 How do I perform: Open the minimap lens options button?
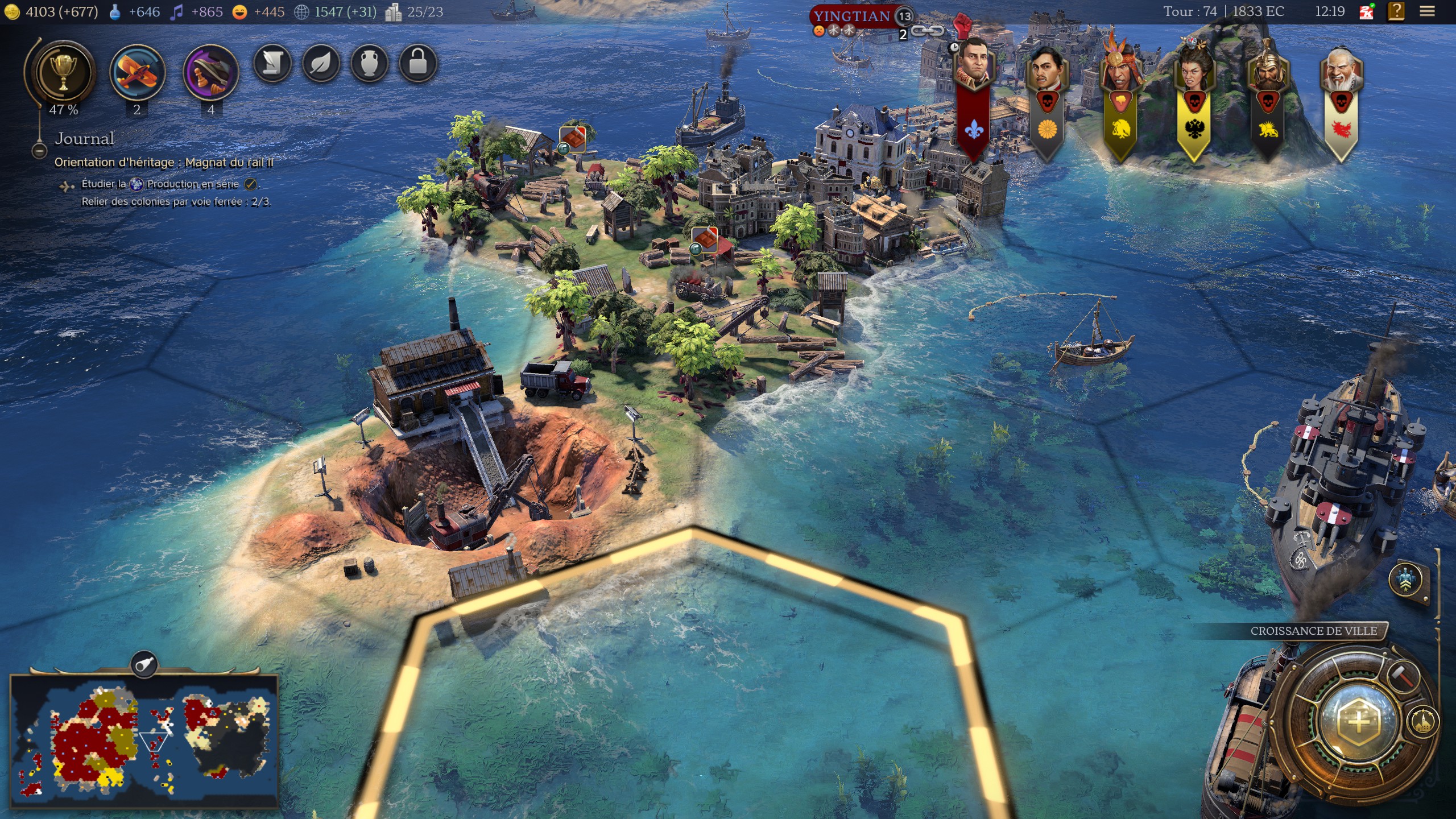tap(144, 664)
